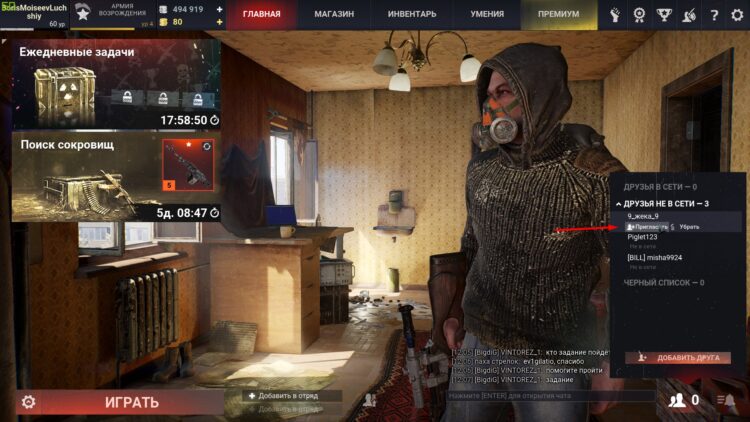Show the trophy cup screen
Screen dimensions: 750x422
[x=664, y=15]
